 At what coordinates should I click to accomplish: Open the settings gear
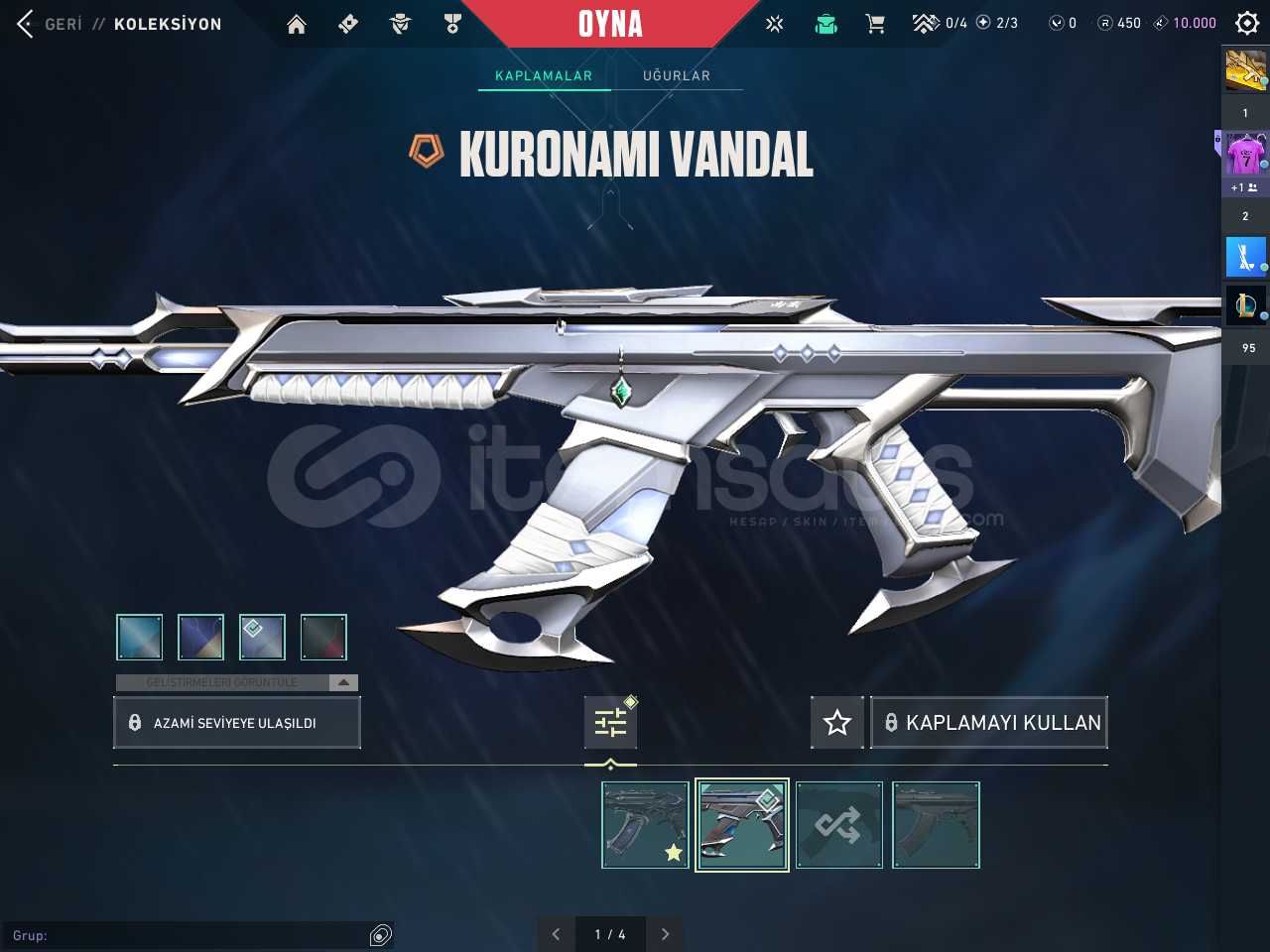click(x=1246, y=22)
